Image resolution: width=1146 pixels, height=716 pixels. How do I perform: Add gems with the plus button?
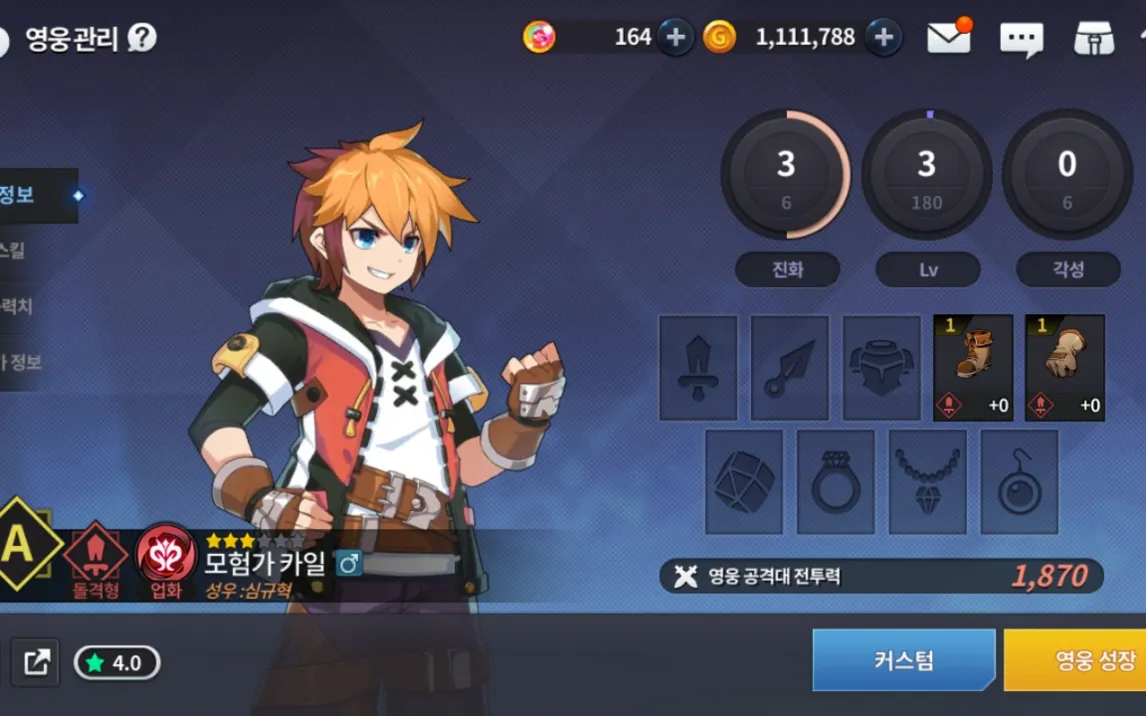(x=676, y=38)
